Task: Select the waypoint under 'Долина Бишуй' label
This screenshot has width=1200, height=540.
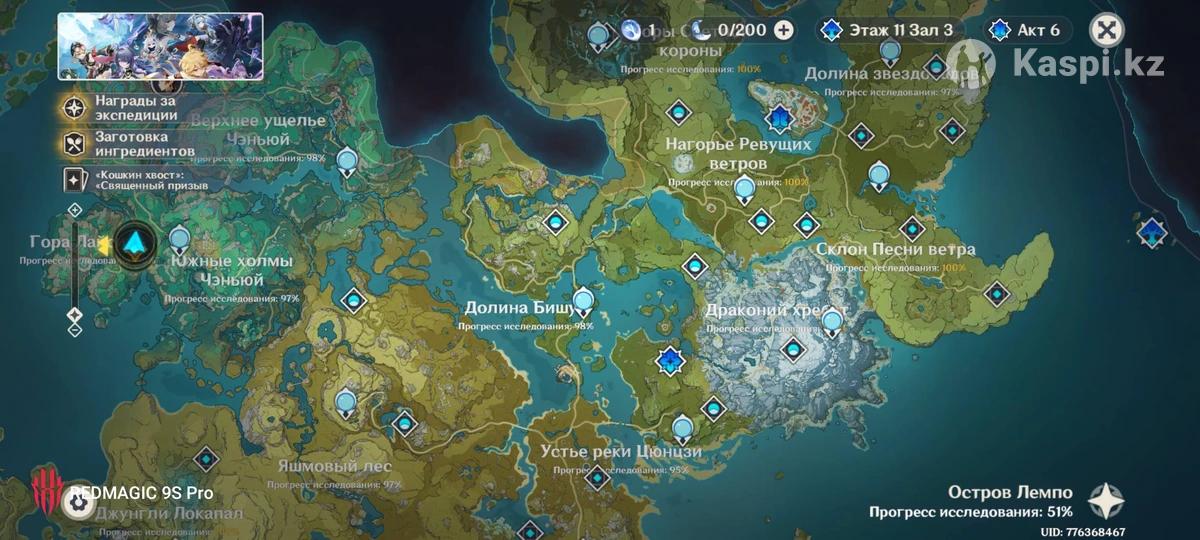Action: tap(582, 298)
